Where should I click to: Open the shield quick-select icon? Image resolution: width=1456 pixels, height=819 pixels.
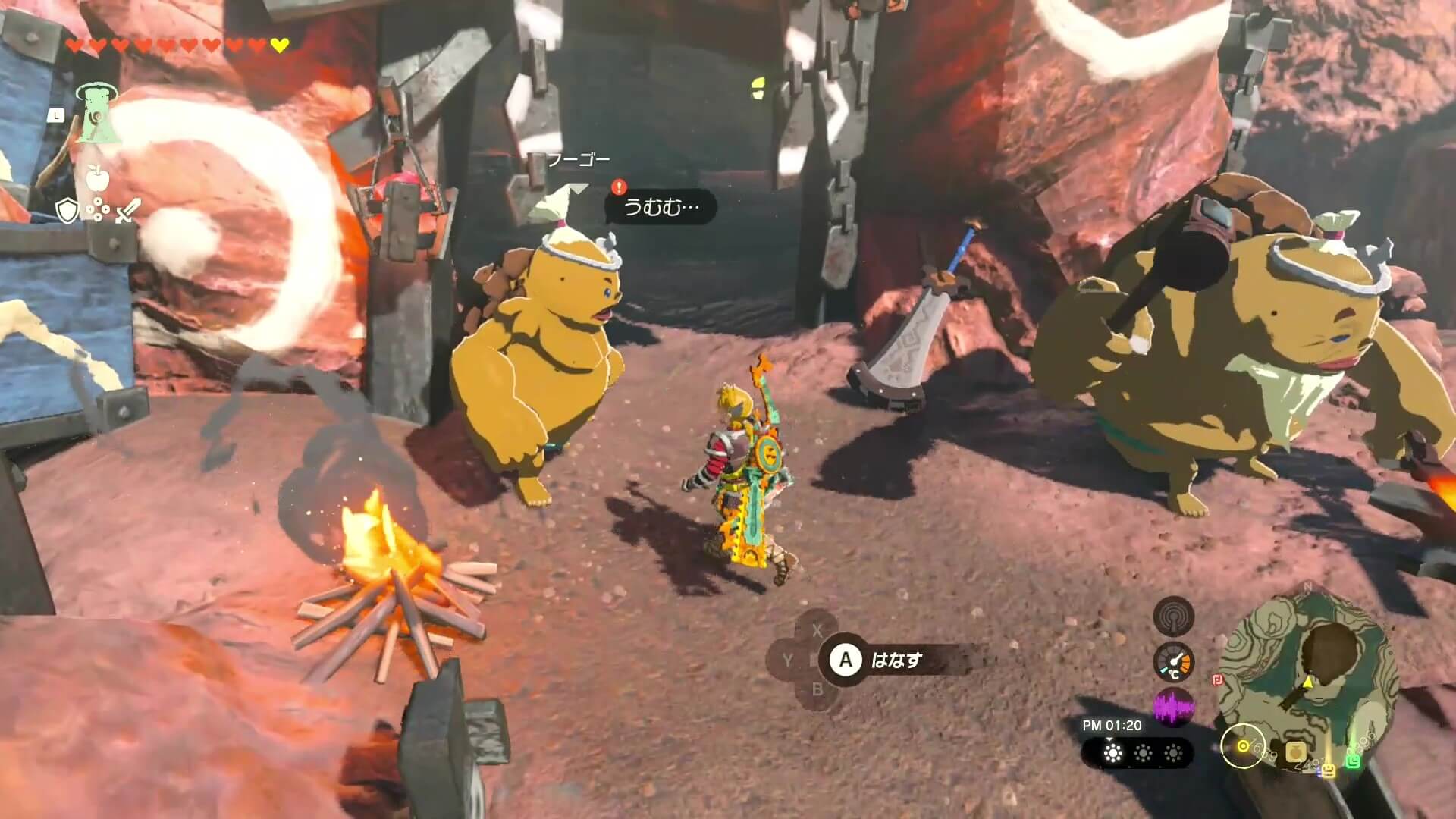click(67, 211)
